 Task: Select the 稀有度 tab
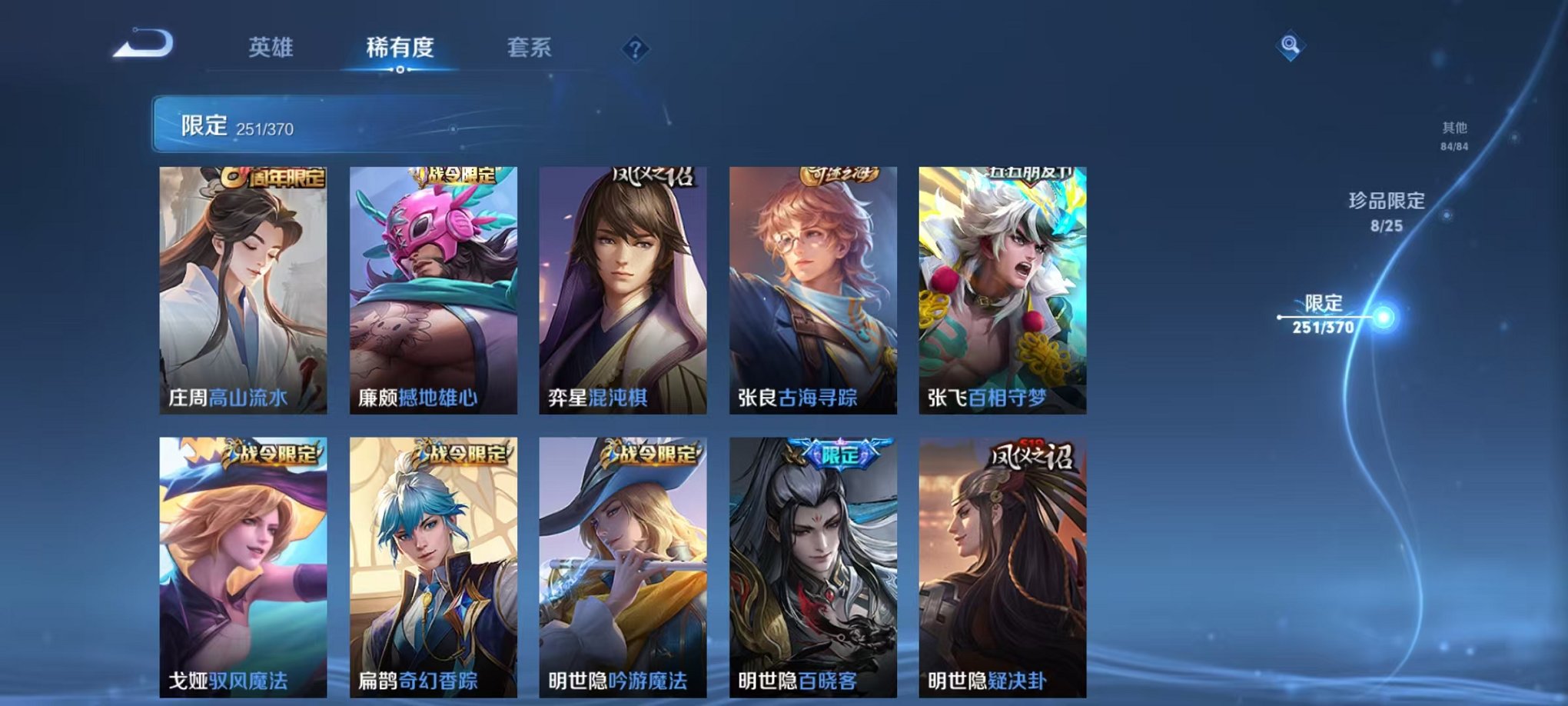click(400, 48)
